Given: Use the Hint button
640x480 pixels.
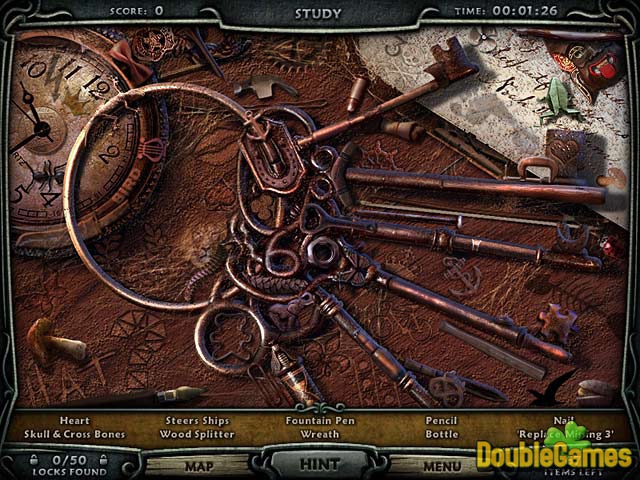Looking at the screenshot, I should (x=320, y=464).
